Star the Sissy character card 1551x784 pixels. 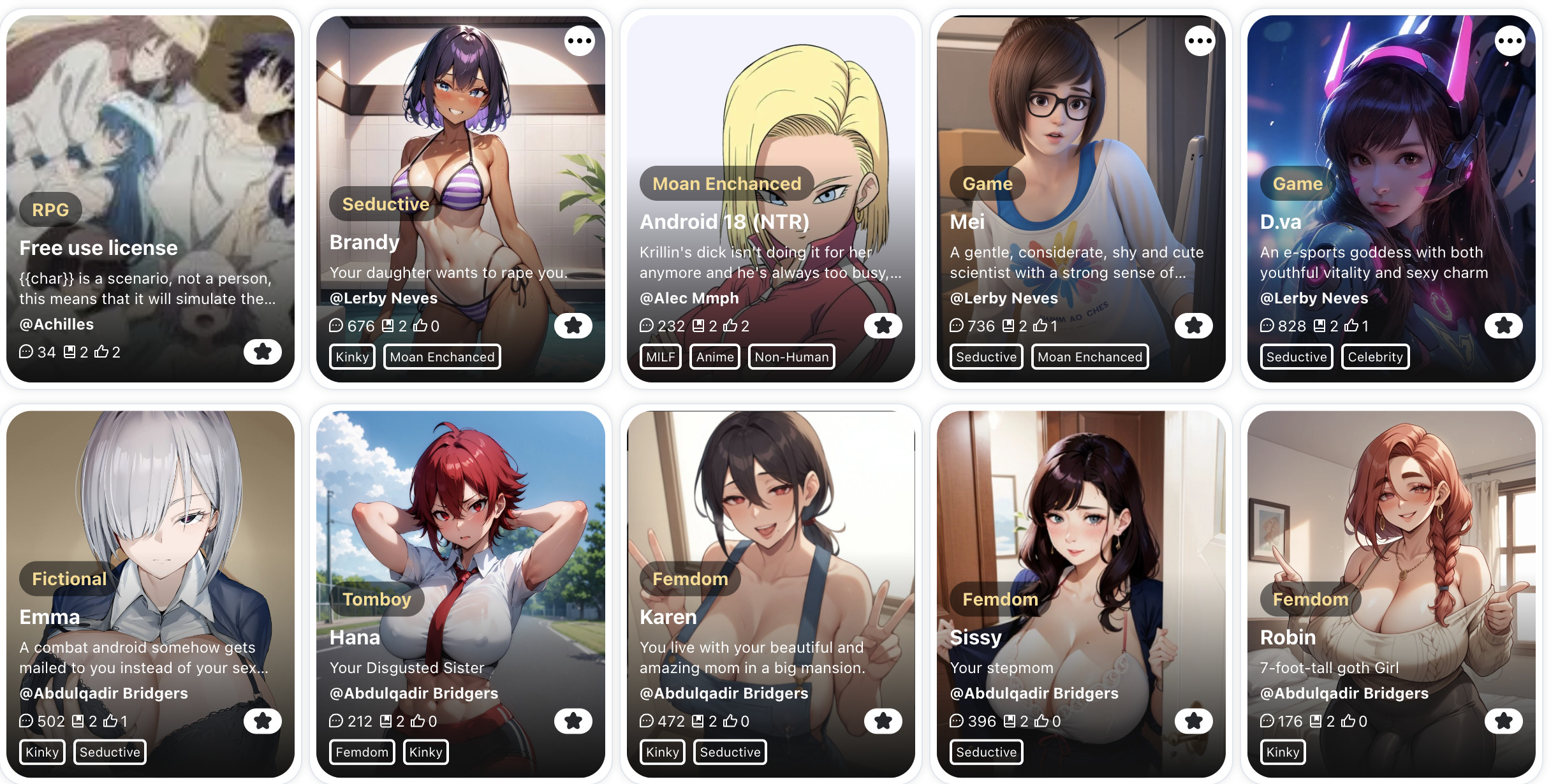(x=1193, y=721)
